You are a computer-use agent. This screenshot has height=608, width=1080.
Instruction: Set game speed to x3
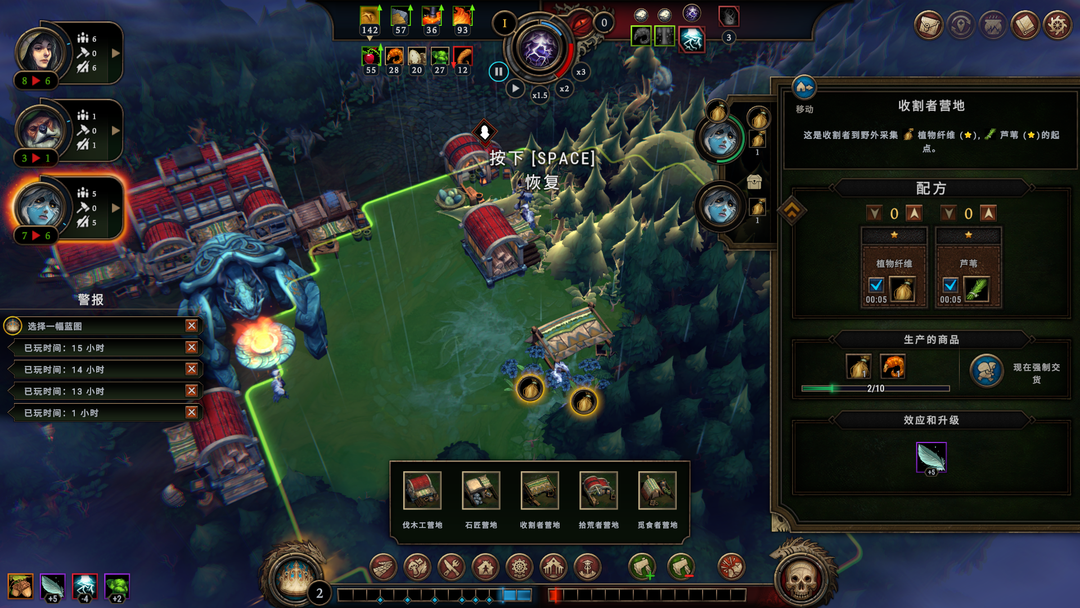pos(581,72)
